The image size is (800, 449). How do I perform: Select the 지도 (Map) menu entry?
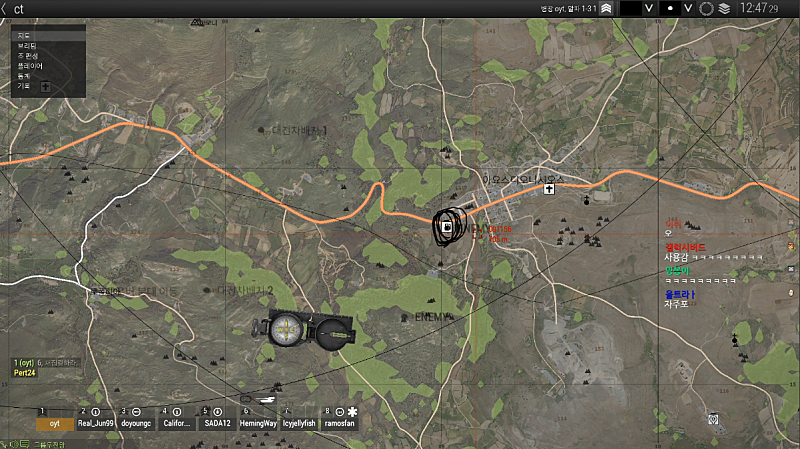coord(26,35)
